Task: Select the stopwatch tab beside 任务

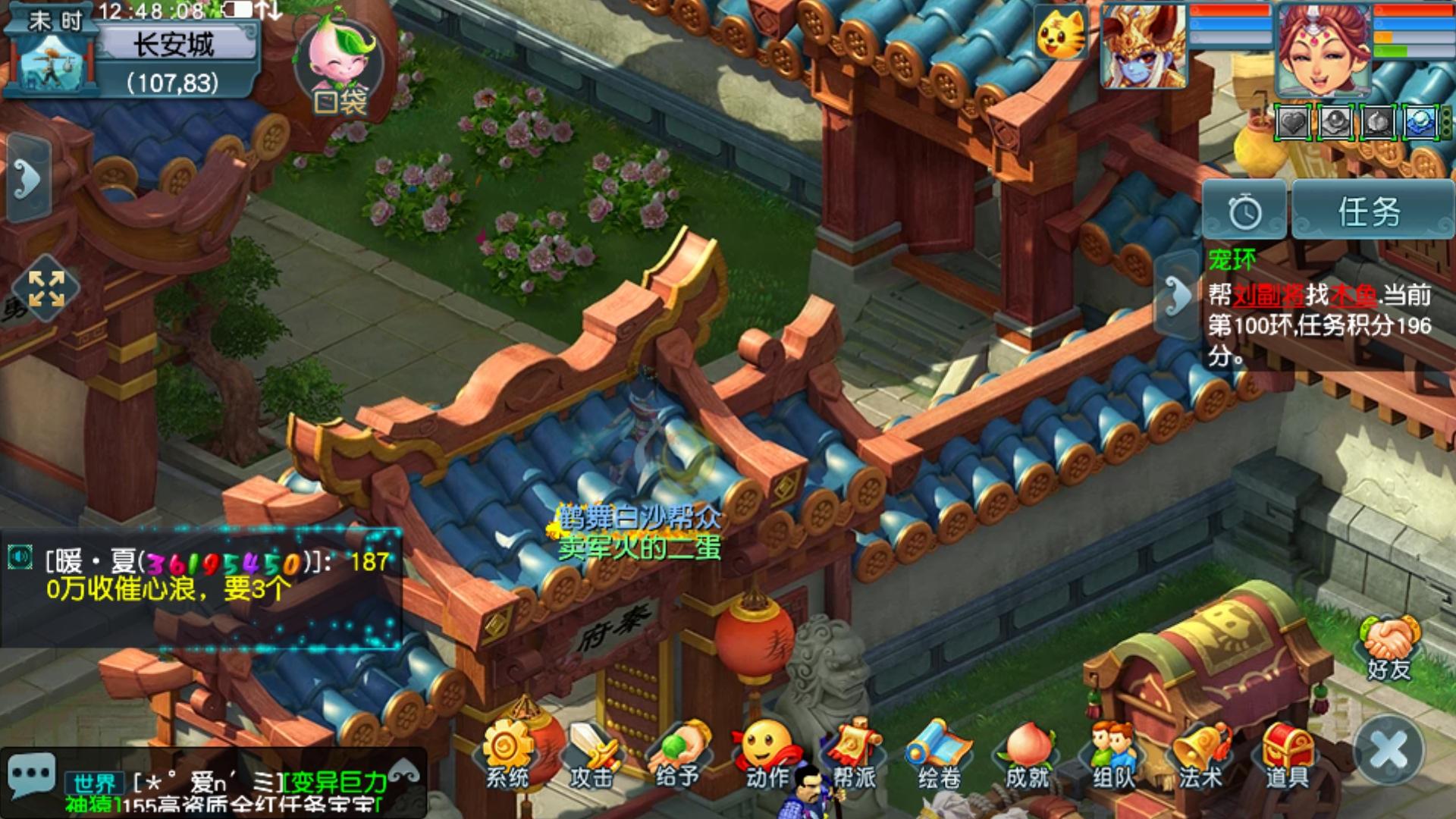Action: pyautogui.click(x=1244, y=212)
